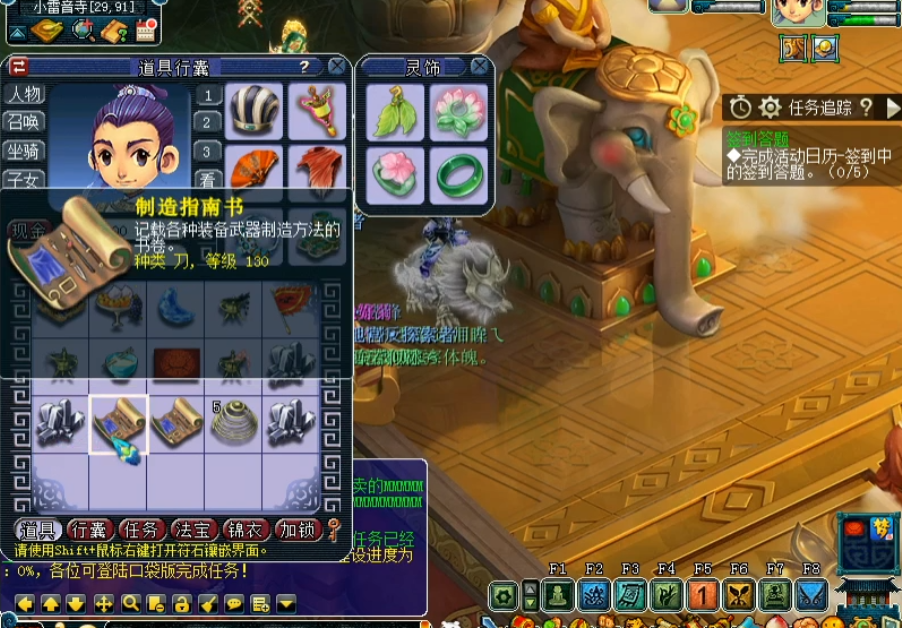Close the 道具行囊 inventory window

pyautogui.click(x=336, y=67)
